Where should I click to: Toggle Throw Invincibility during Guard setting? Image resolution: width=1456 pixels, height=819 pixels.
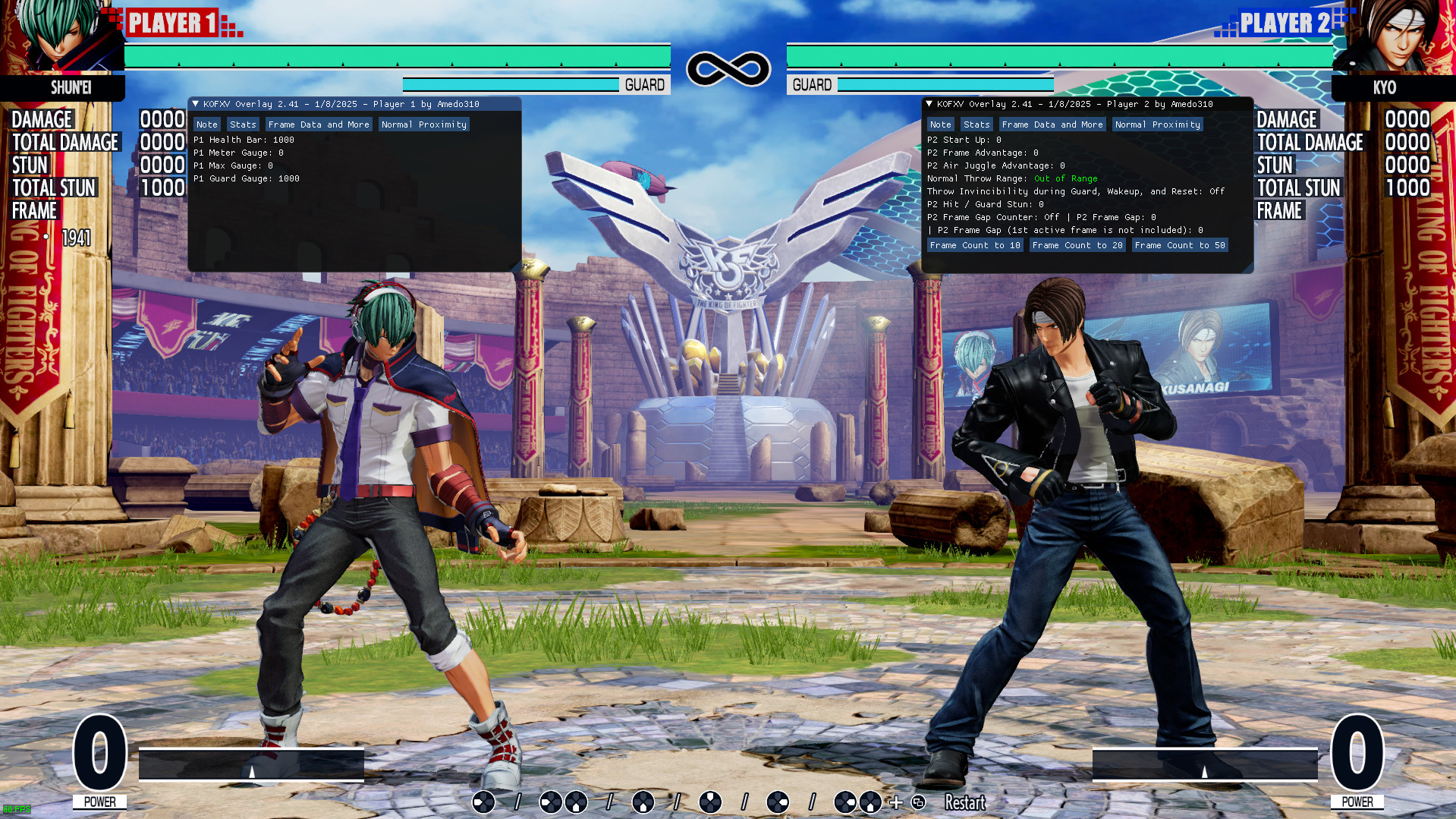coord(1076,191)
